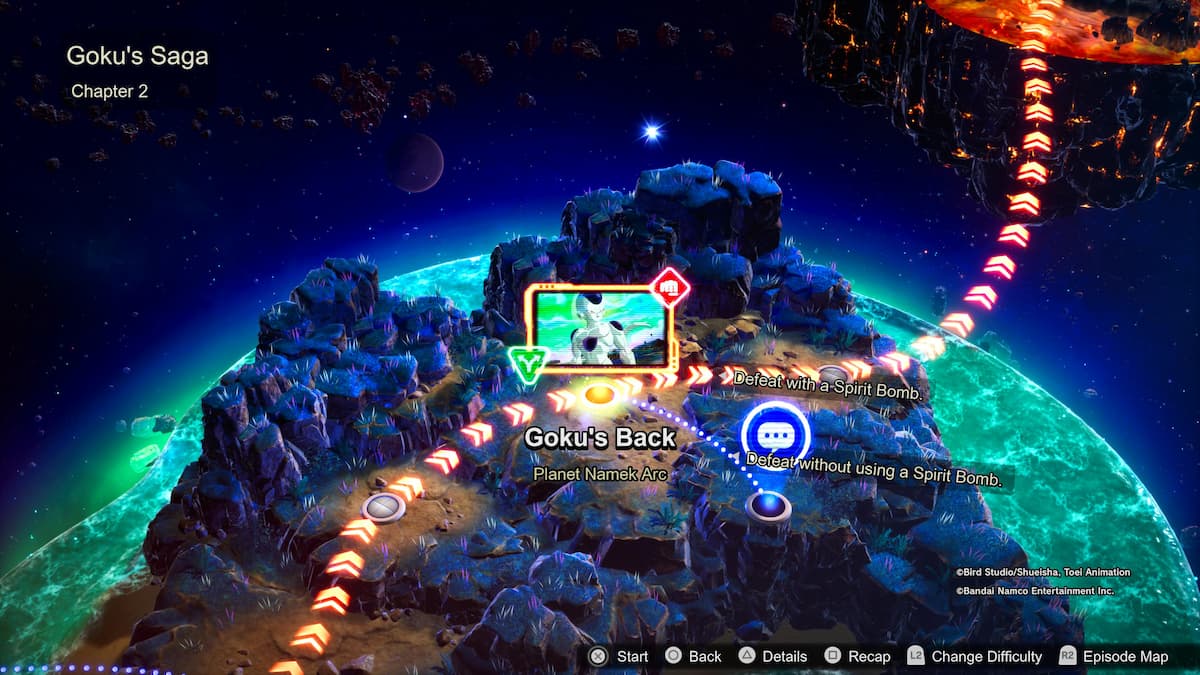1200x675 pixels.
Task: Select the Frieza battle thumbnail
Action: (x=600, y=326)
